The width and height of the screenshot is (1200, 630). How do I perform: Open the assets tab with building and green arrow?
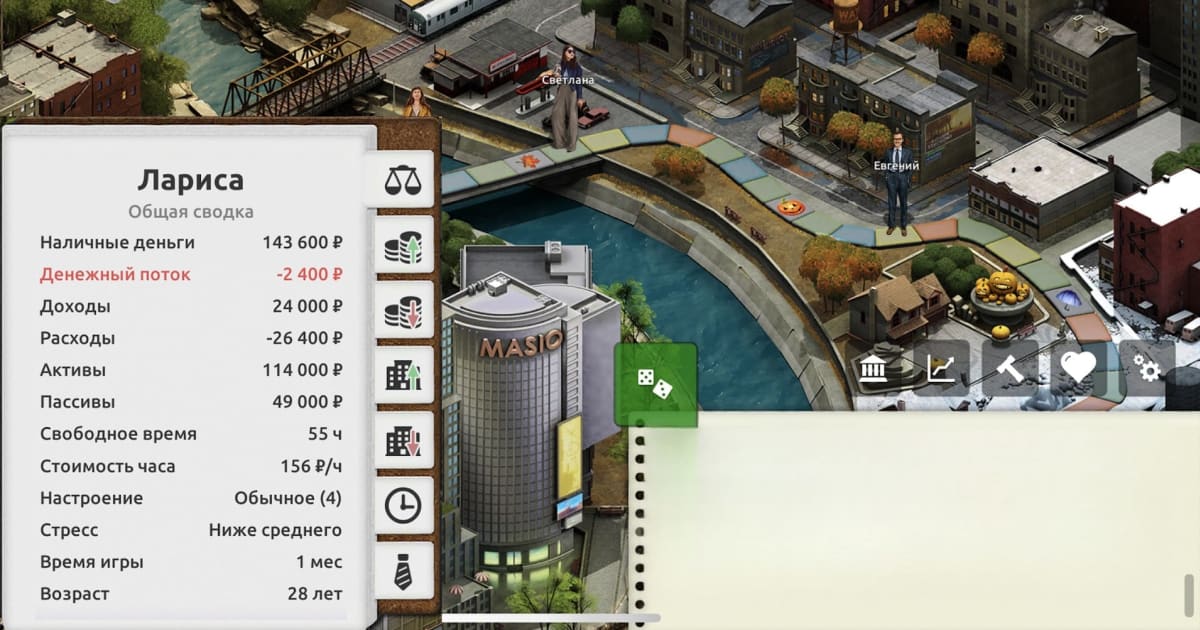403,376
